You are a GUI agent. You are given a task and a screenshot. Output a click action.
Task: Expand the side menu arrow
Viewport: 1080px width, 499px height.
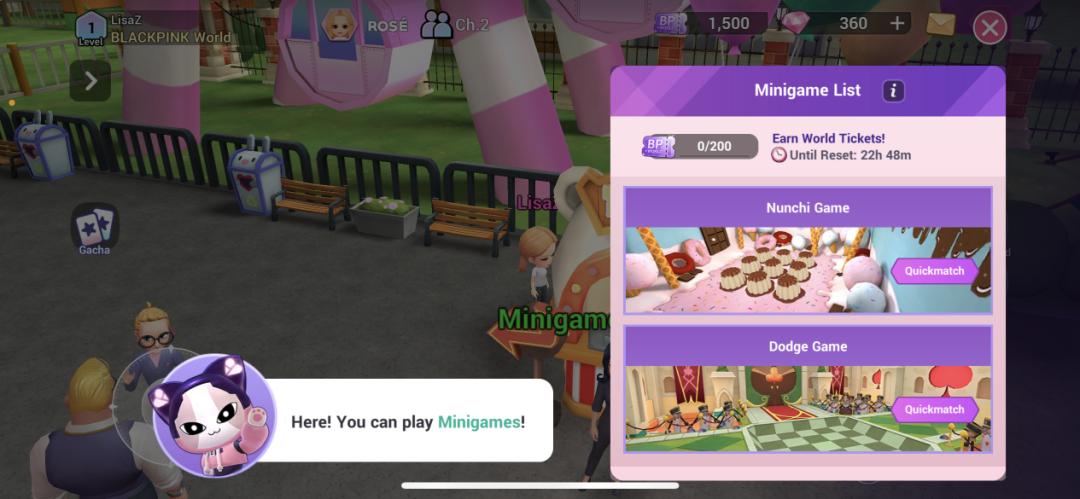click(90, 80)
